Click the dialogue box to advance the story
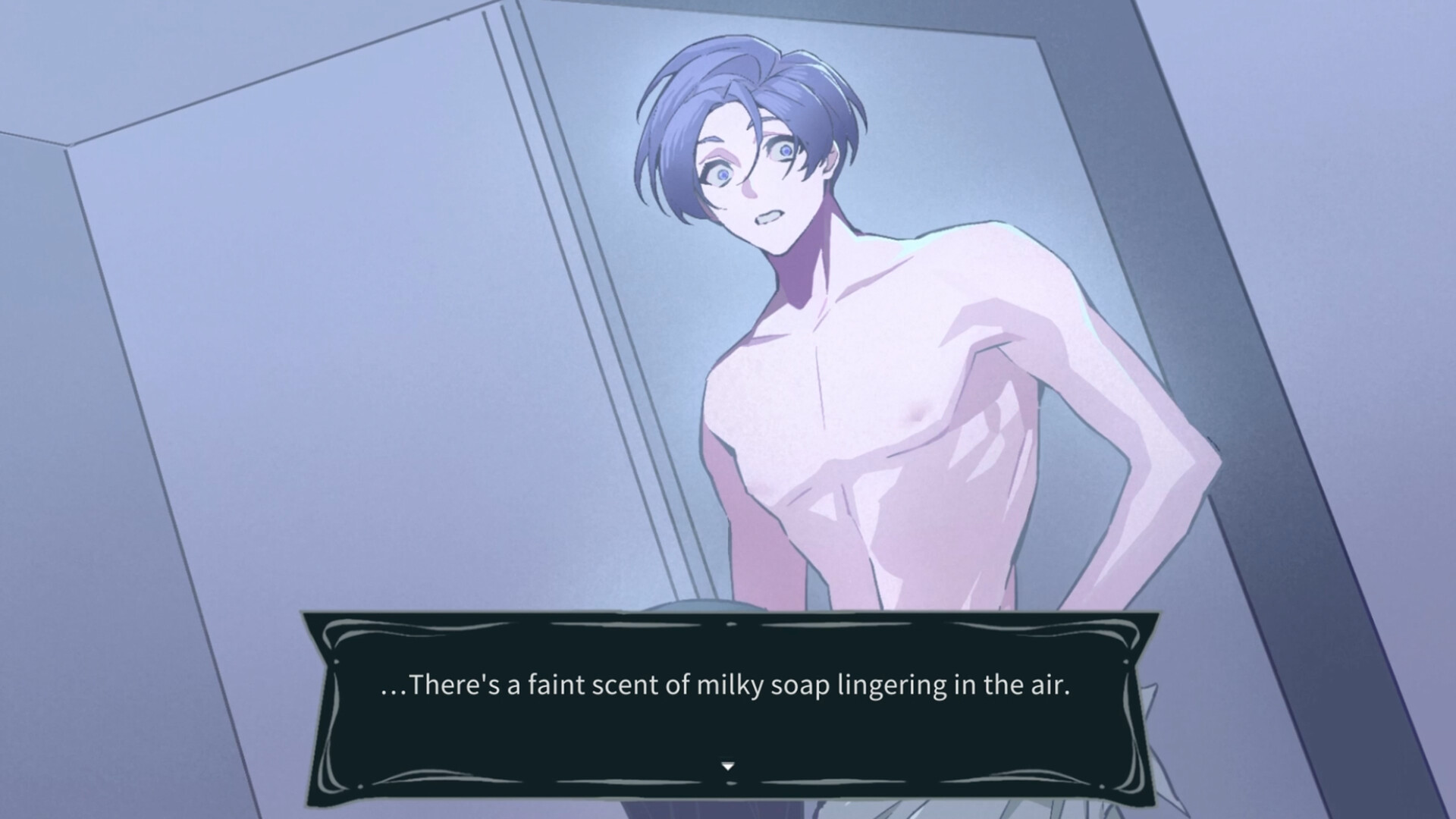The image size is (1456, 819). coord(728,713)
